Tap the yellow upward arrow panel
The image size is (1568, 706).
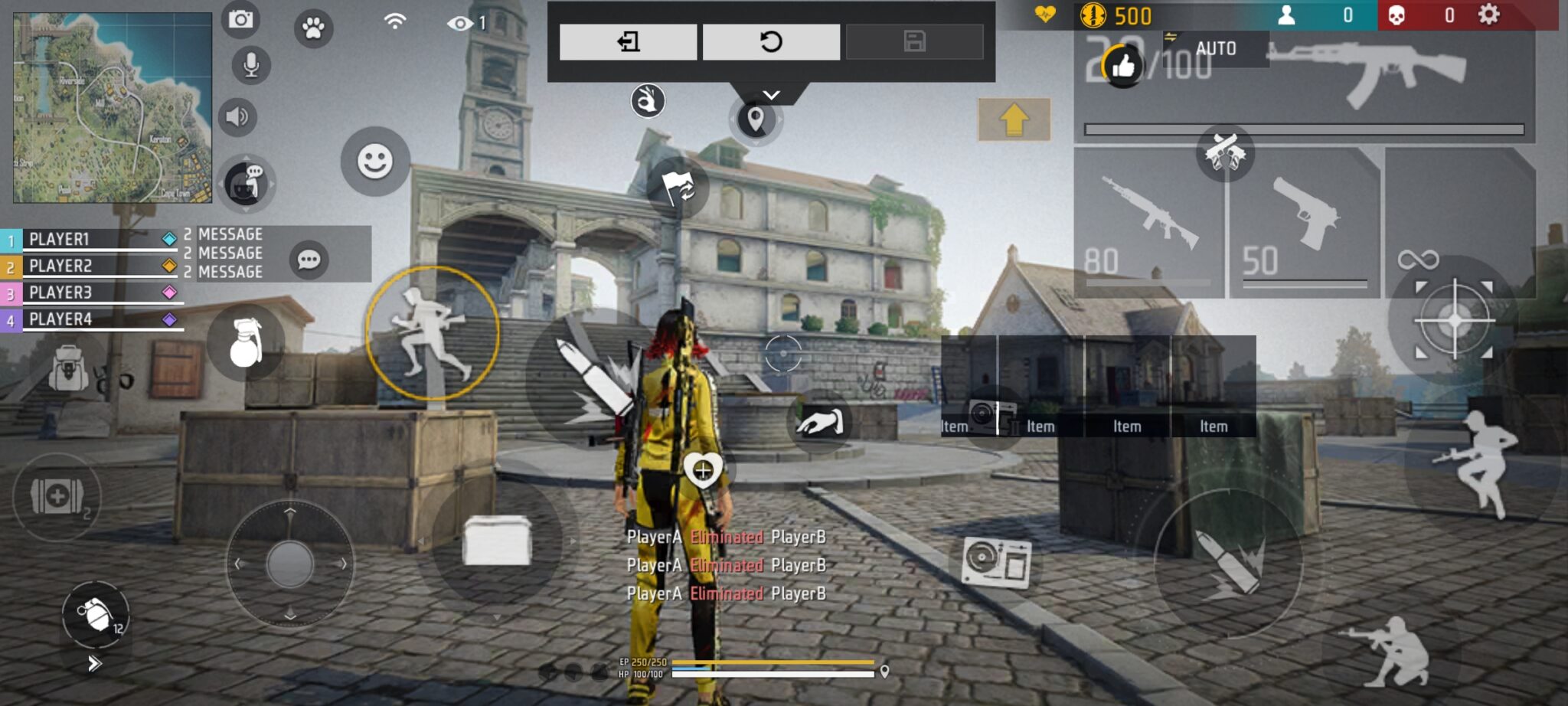point(1014,119)
